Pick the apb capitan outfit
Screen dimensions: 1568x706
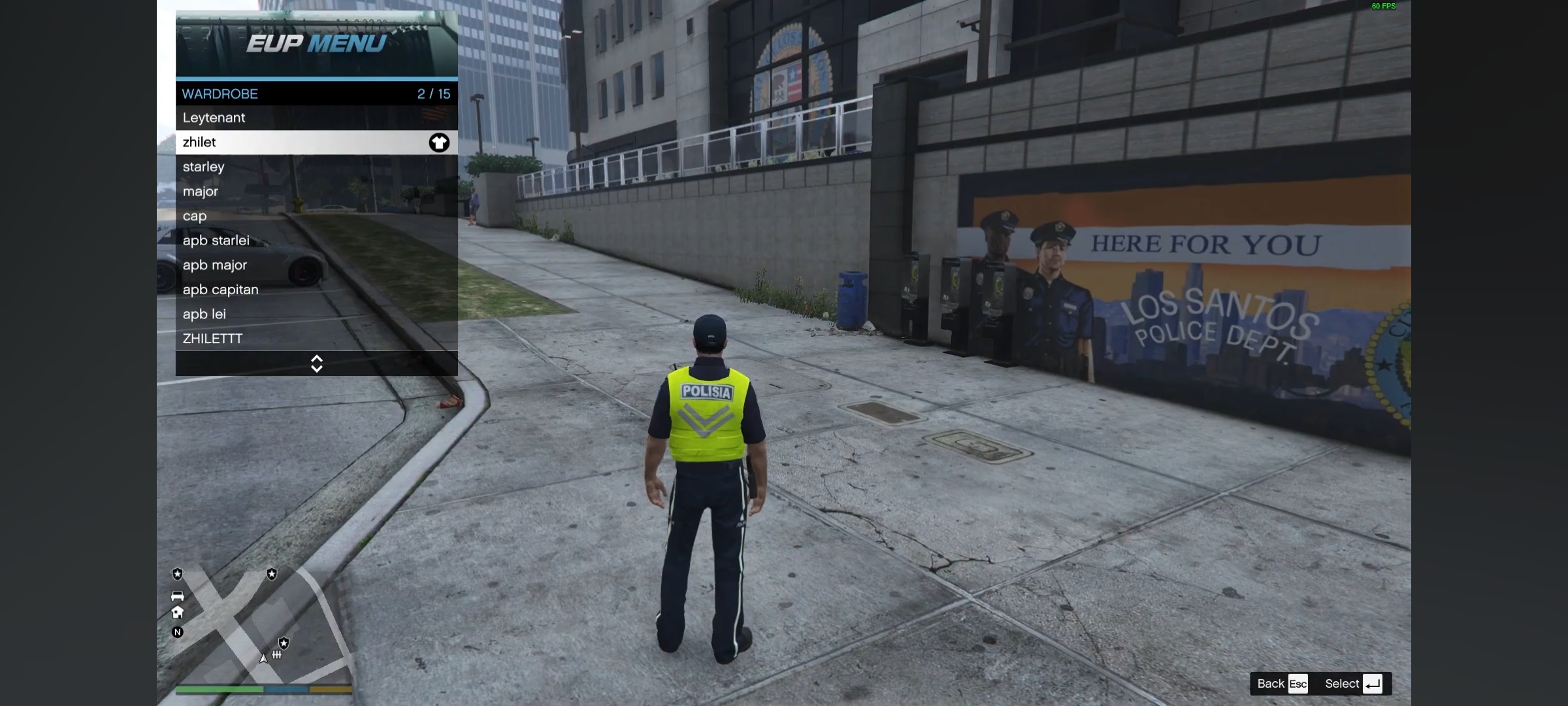316,290
